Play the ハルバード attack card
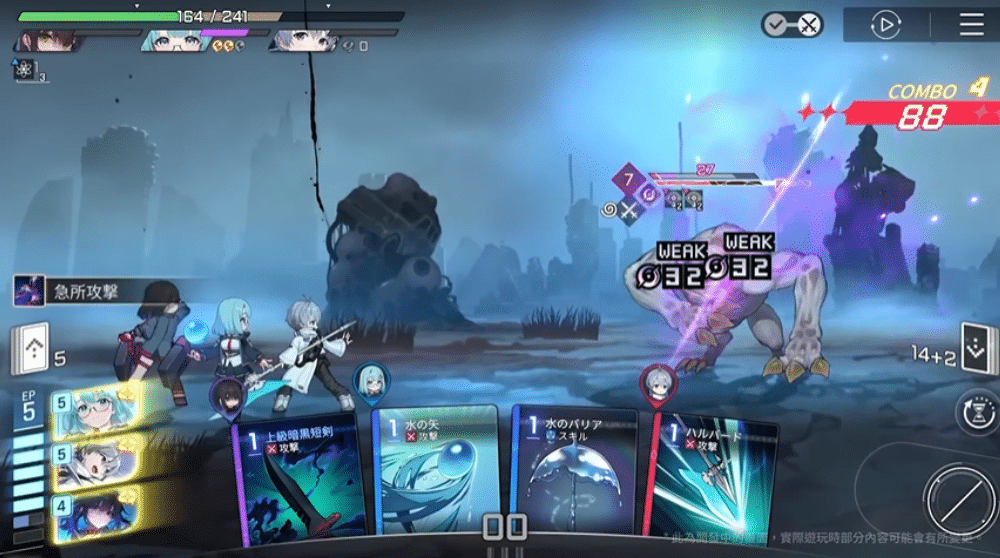 pos(712,478)
